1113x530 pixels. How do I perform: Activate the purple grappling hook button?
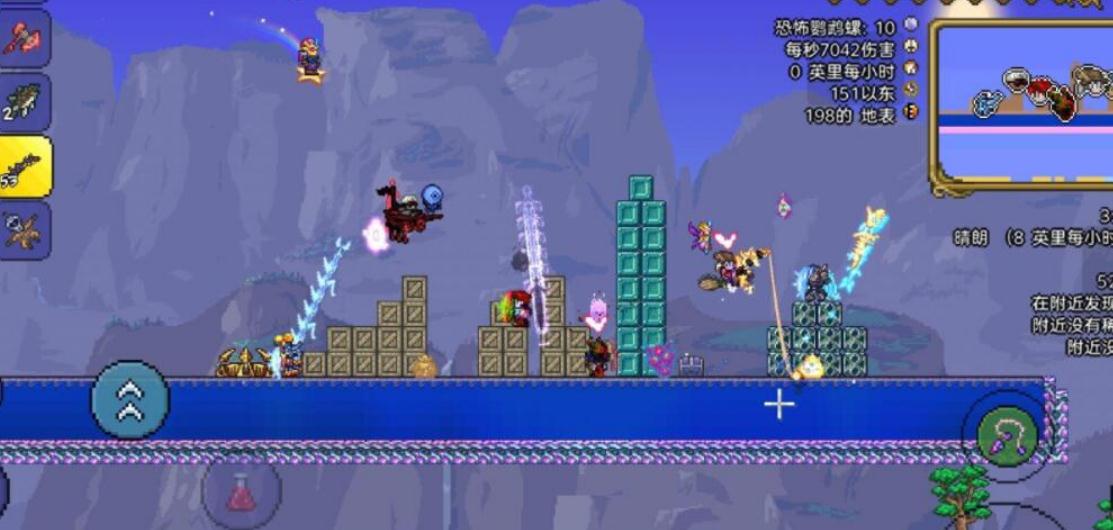pos(1006,436)
